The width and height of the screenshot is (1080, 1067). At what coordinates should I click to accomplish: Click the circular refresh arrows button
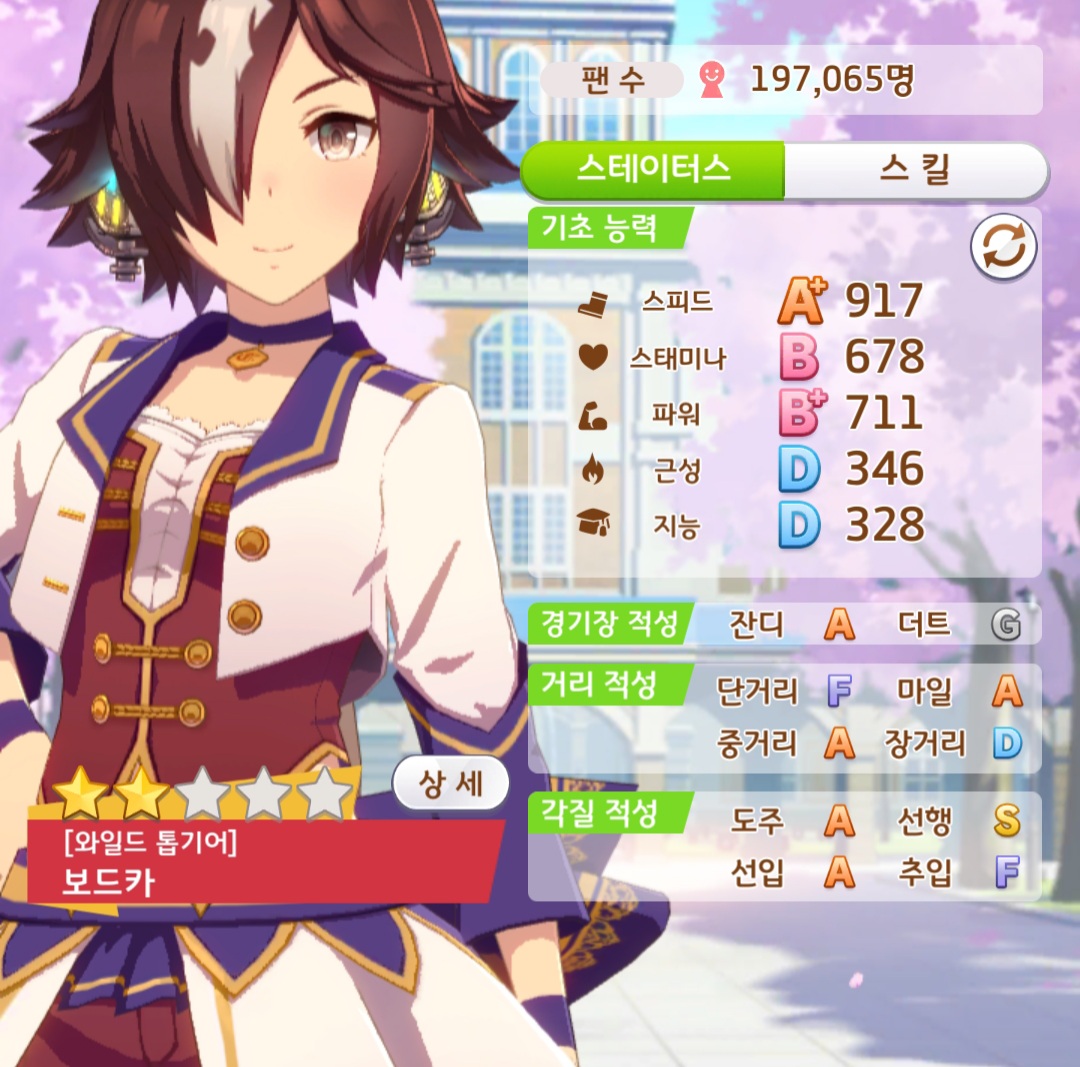pos(1003,248)
